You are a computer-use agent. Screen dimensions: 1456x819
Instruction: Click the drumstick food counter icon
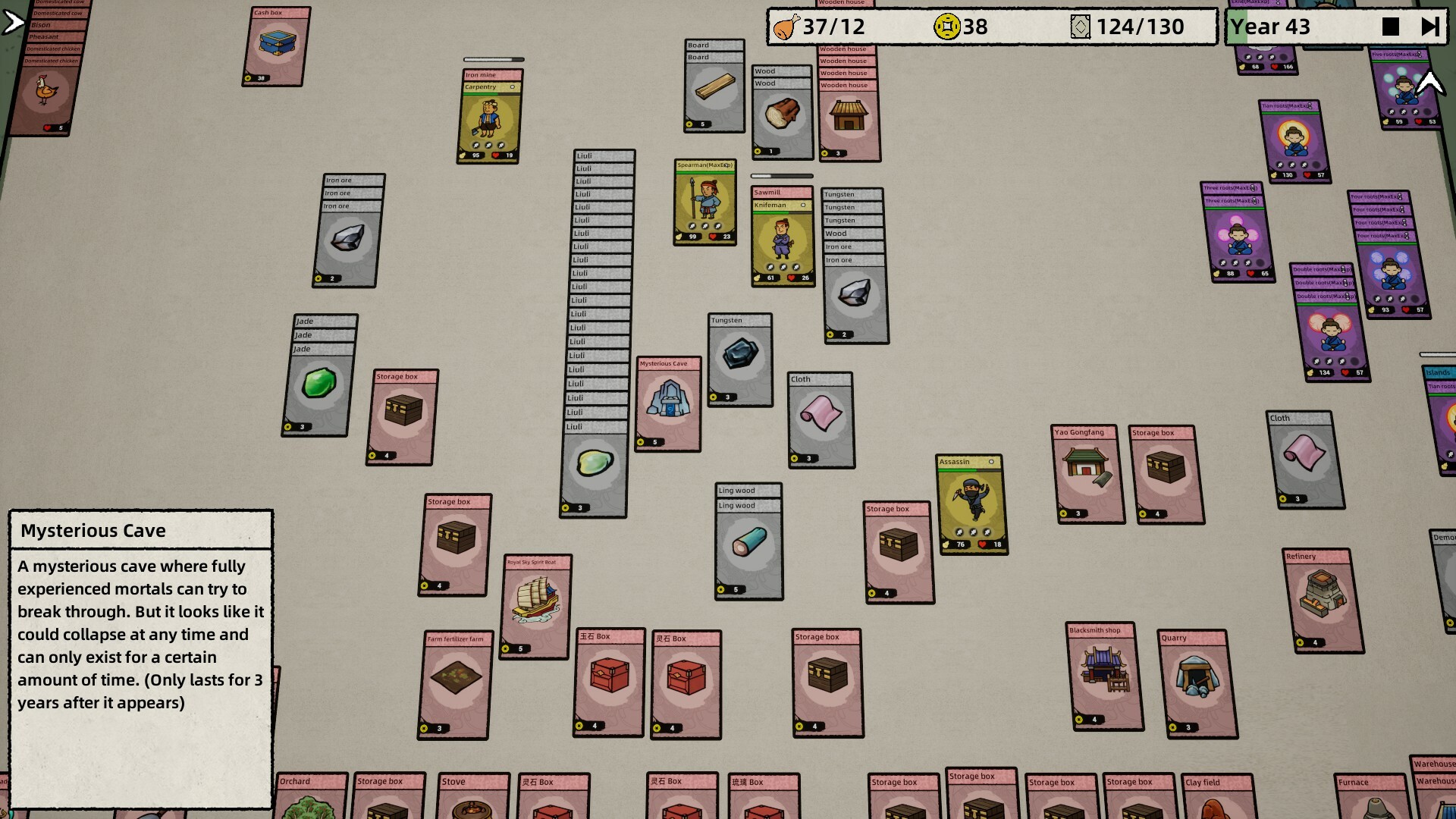point(786,27)
